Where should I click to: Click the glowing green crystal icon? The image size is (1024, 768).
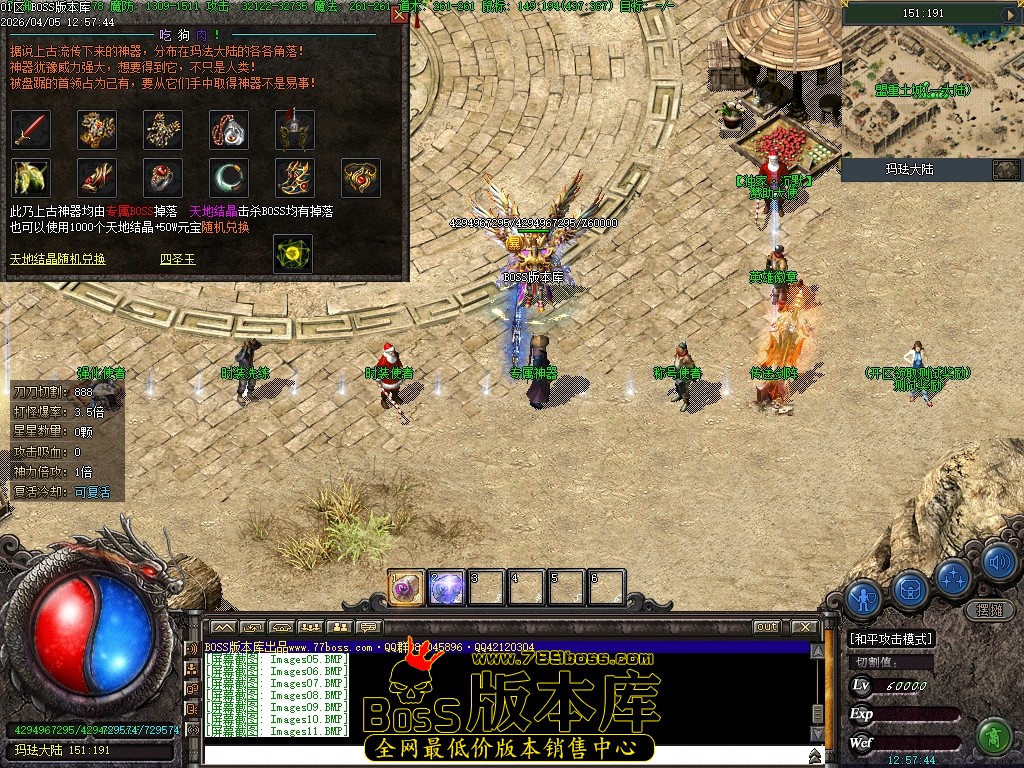coord(292,253)
